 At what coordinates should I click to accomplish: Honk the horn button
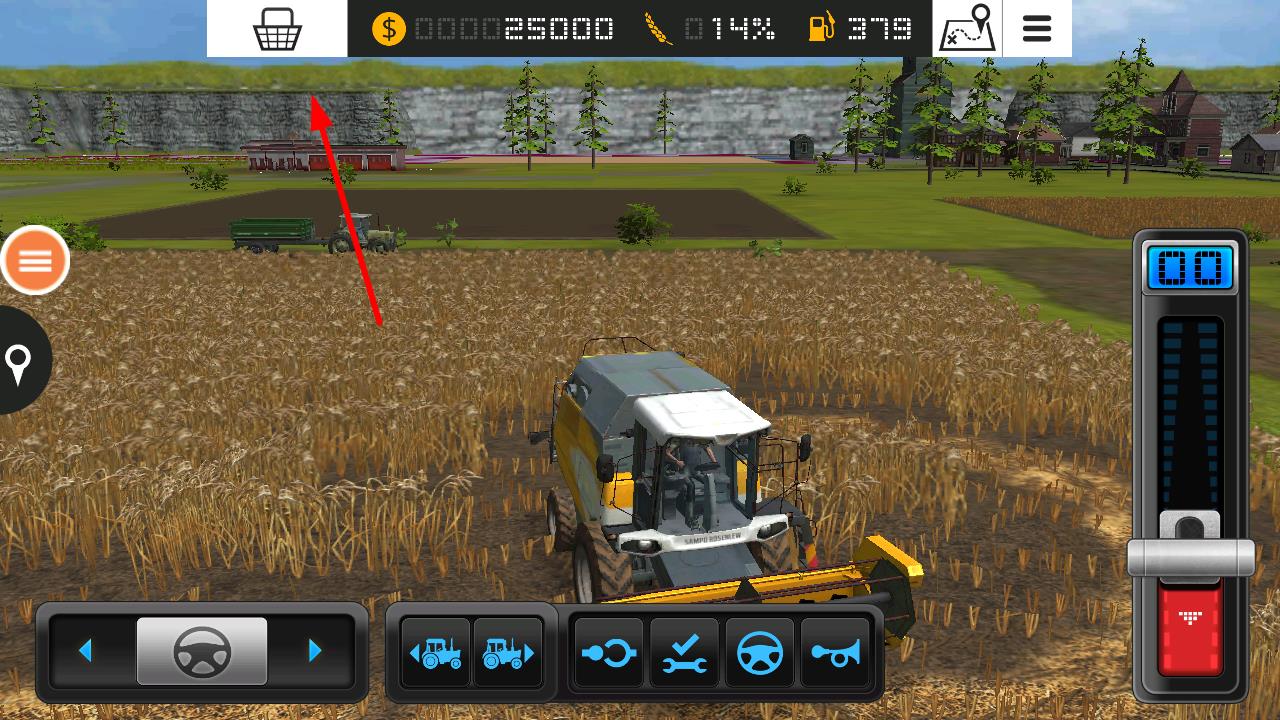click(834, 654)
